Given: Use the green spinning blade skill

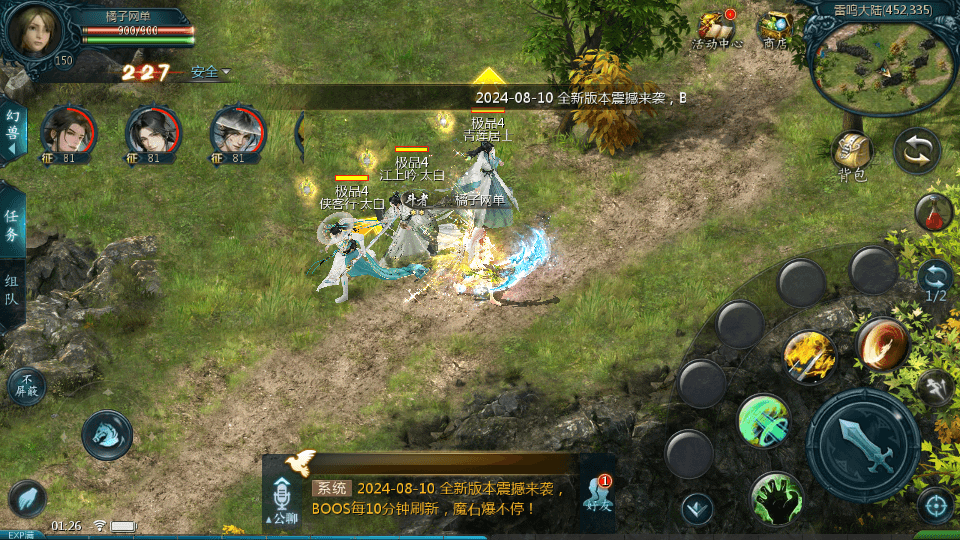Looking at the screenshot, I should tap(764, 421).
